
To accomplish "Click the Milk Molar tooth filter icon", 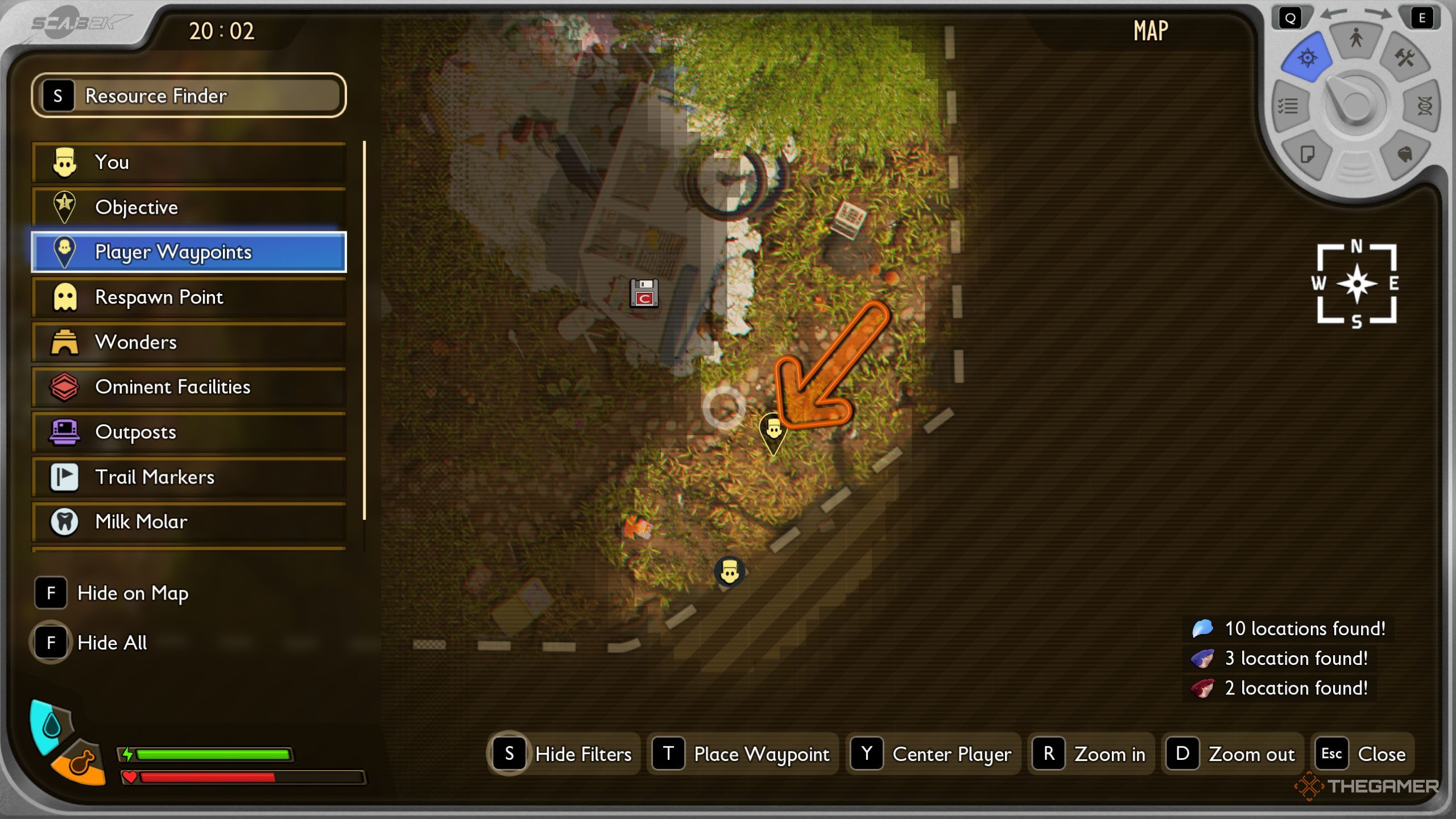I will click(x=64, y=522).
